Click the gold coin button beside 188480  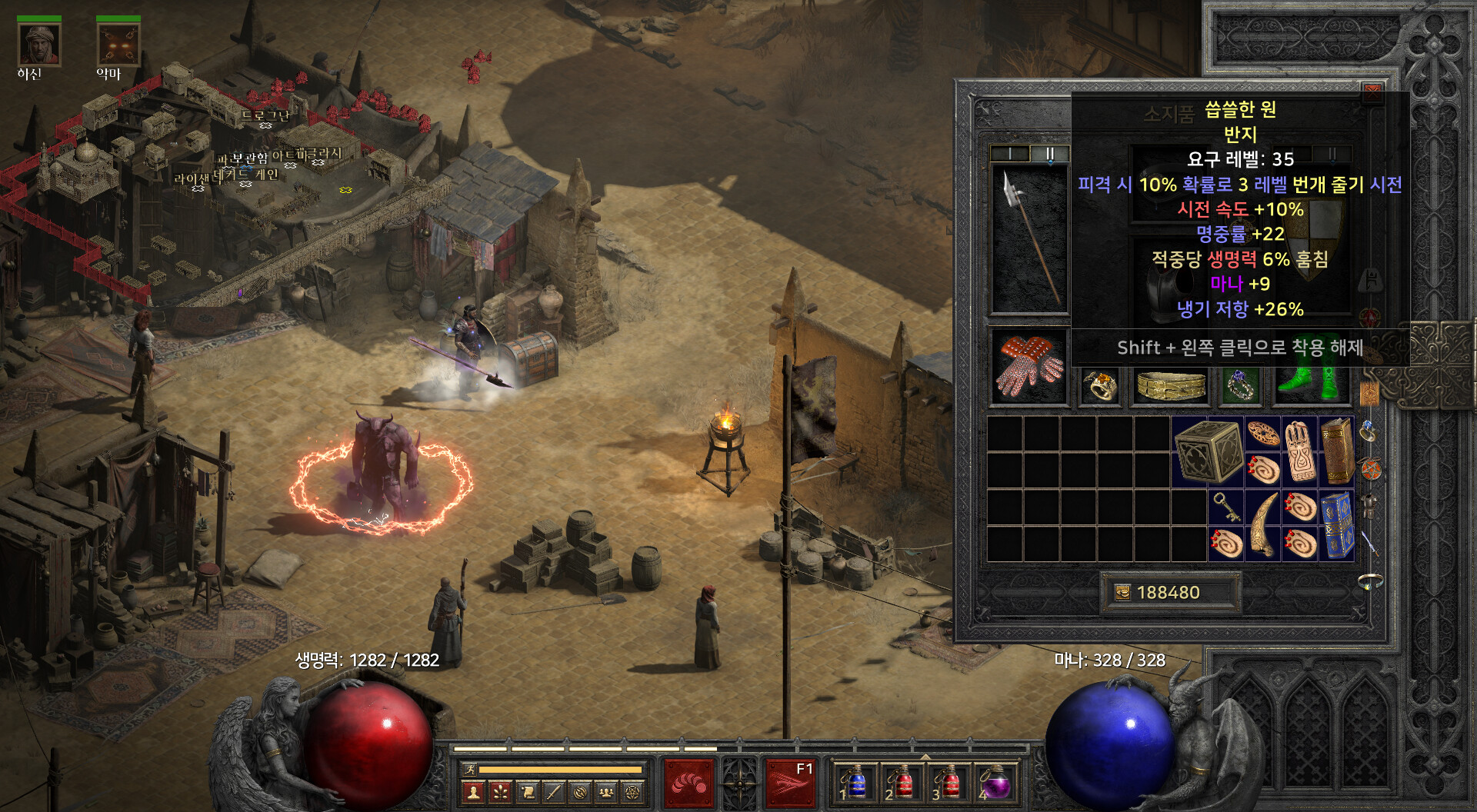pyautogui.click(x=1123, y=592)
